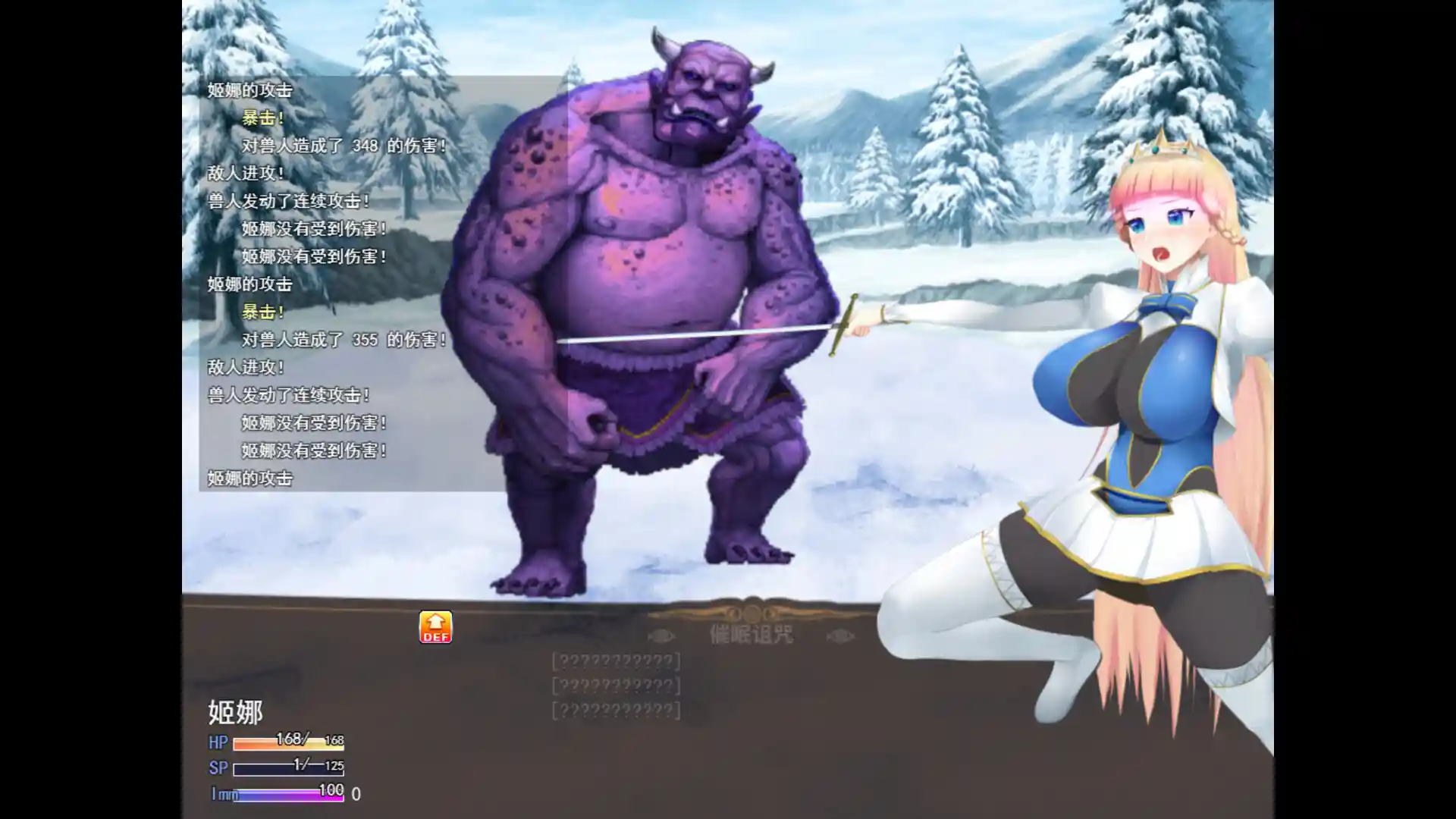Click the right eye arrow beside 催眠诅咒

[x=840, y=635]
